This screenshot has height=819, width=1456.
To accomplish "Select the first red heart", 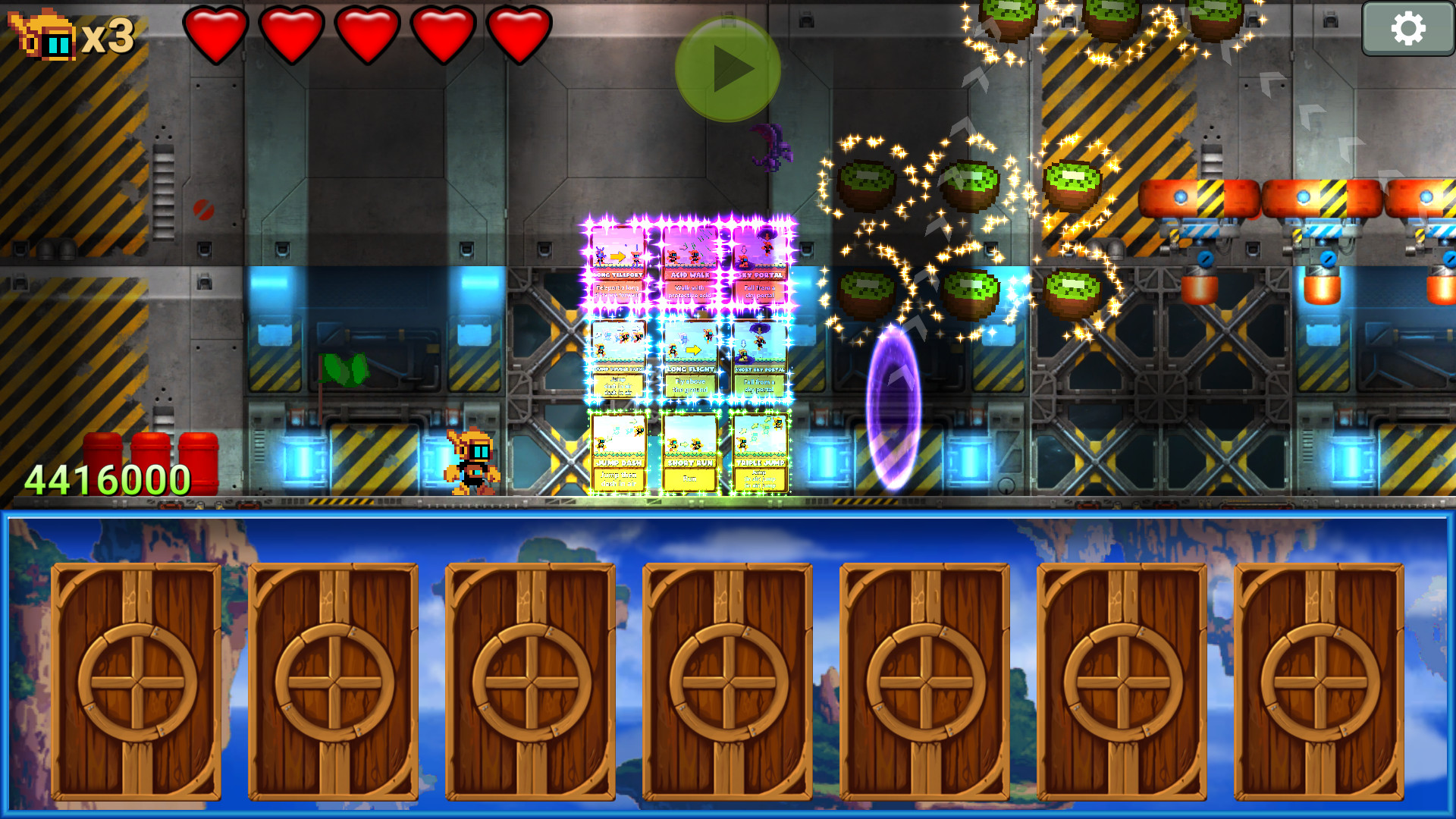I will tap(216, 34).
